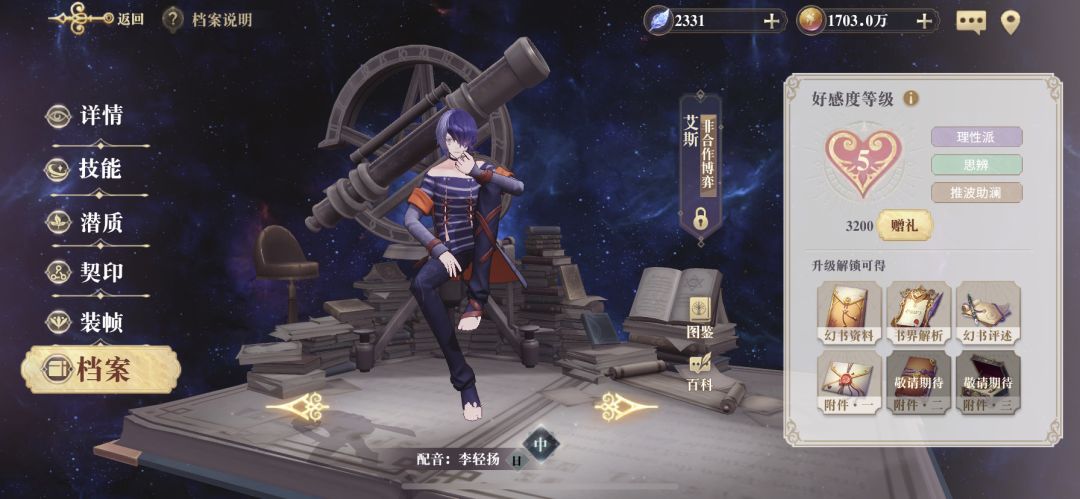This screenshot has height=499, width=1080.
Task: Show previous character with left arrow
Action: [297, 405]
